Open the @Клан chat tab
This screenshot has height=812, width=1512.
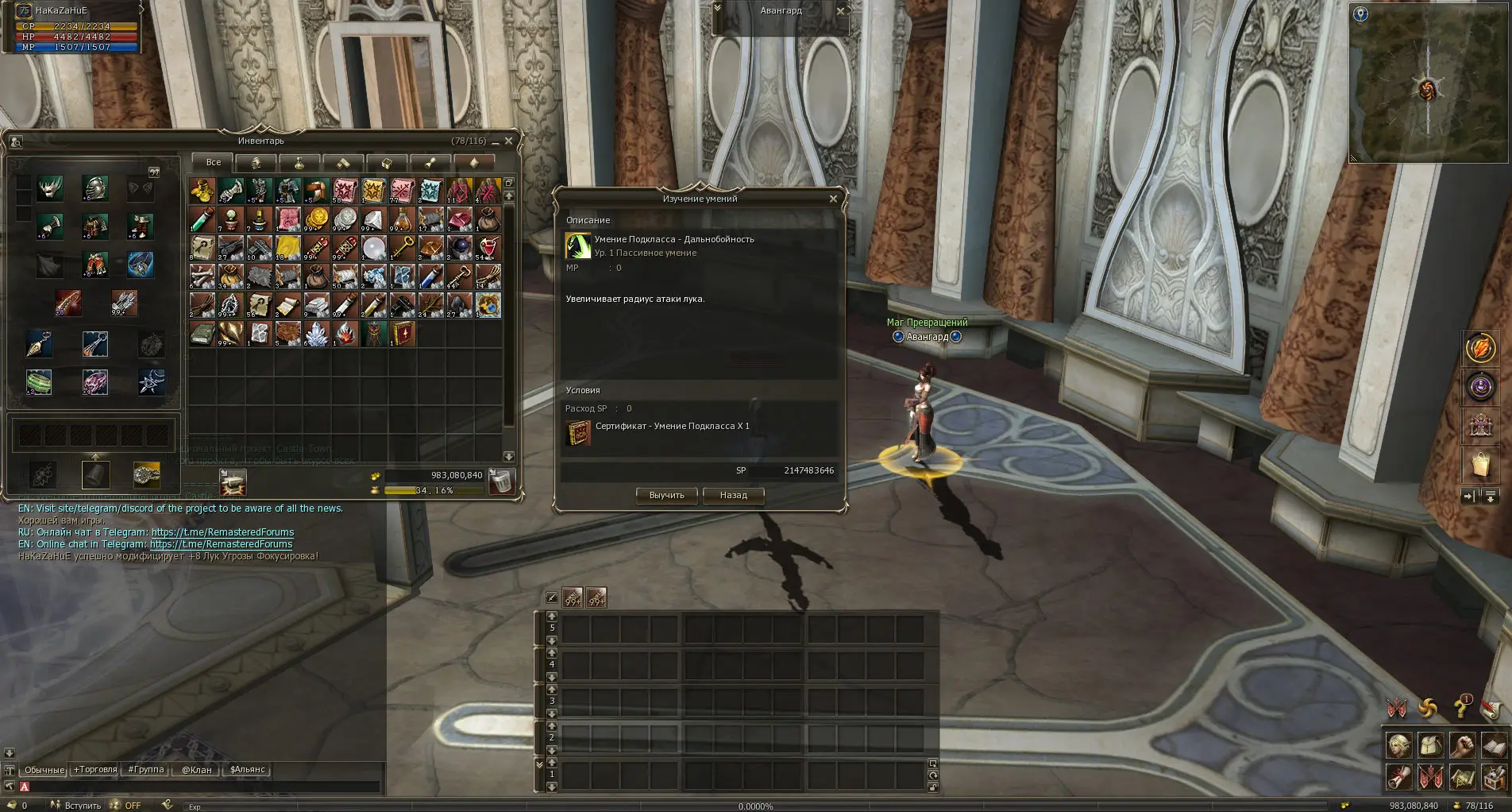(x=197, y=770)
